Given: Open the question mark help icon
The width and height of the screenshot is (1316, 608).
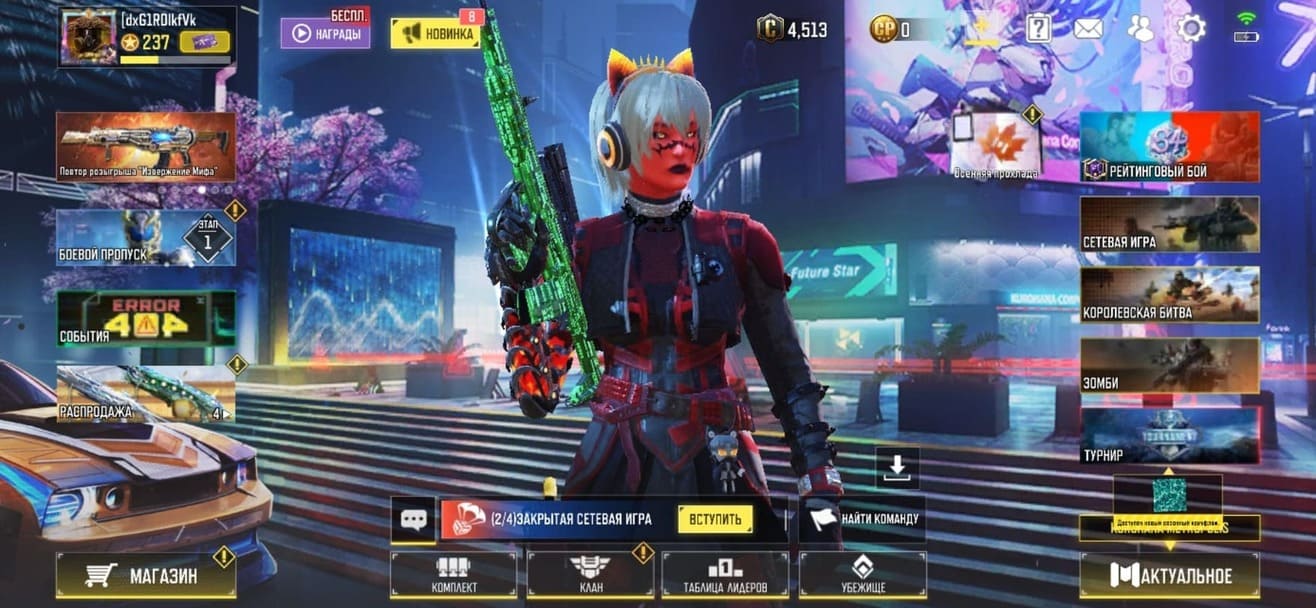Looking at the screenshot, I should click(x=1039, y=28).
